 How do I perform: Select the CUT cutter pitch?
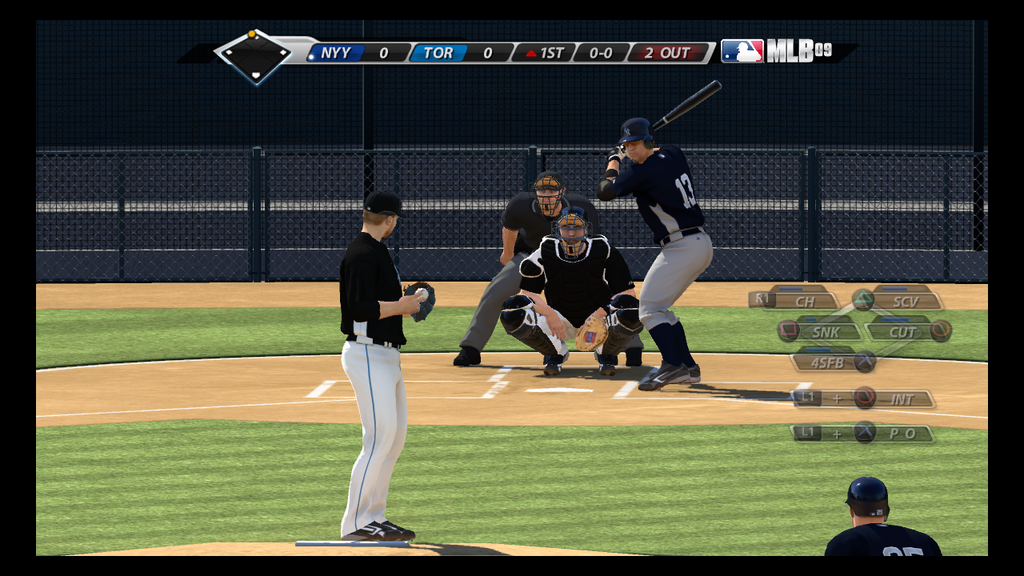click(x=902, y=331)
